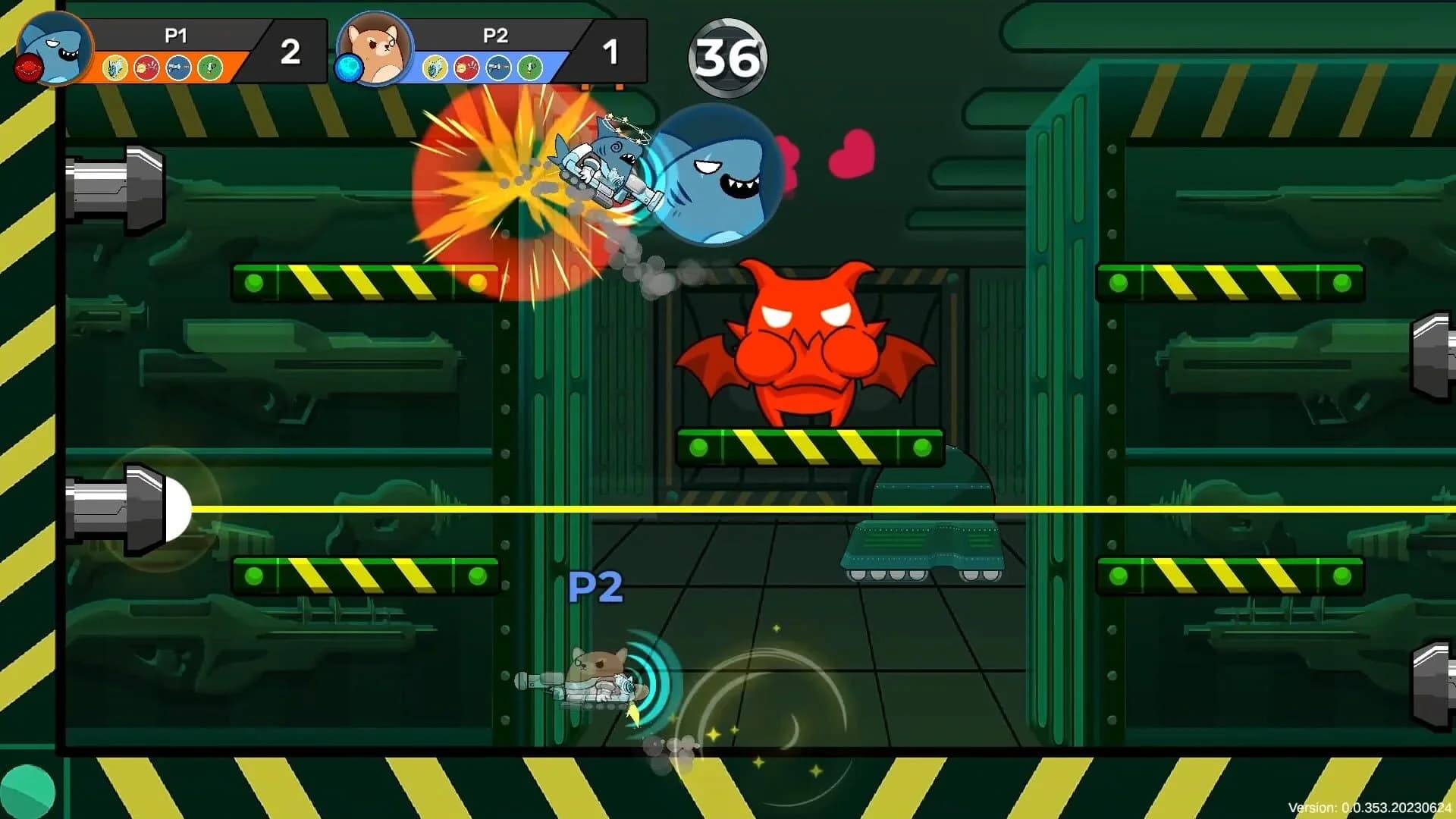1456x819 pixels.
Task: Select the P1 shark portrait
Action: [55, 49]
